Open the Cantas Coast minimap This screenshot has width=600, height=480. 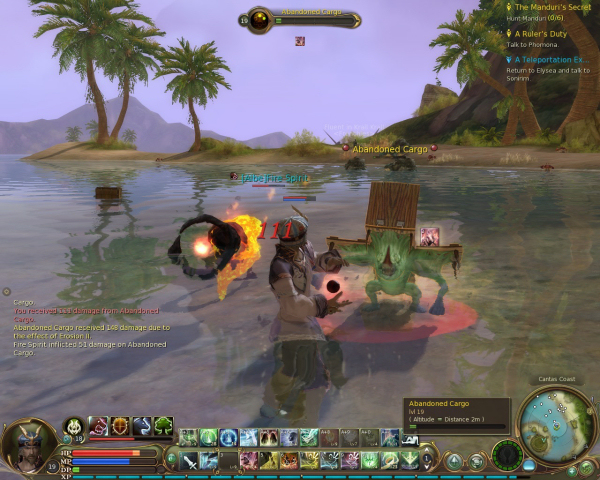pyautogui.click(x=558, y=423)
